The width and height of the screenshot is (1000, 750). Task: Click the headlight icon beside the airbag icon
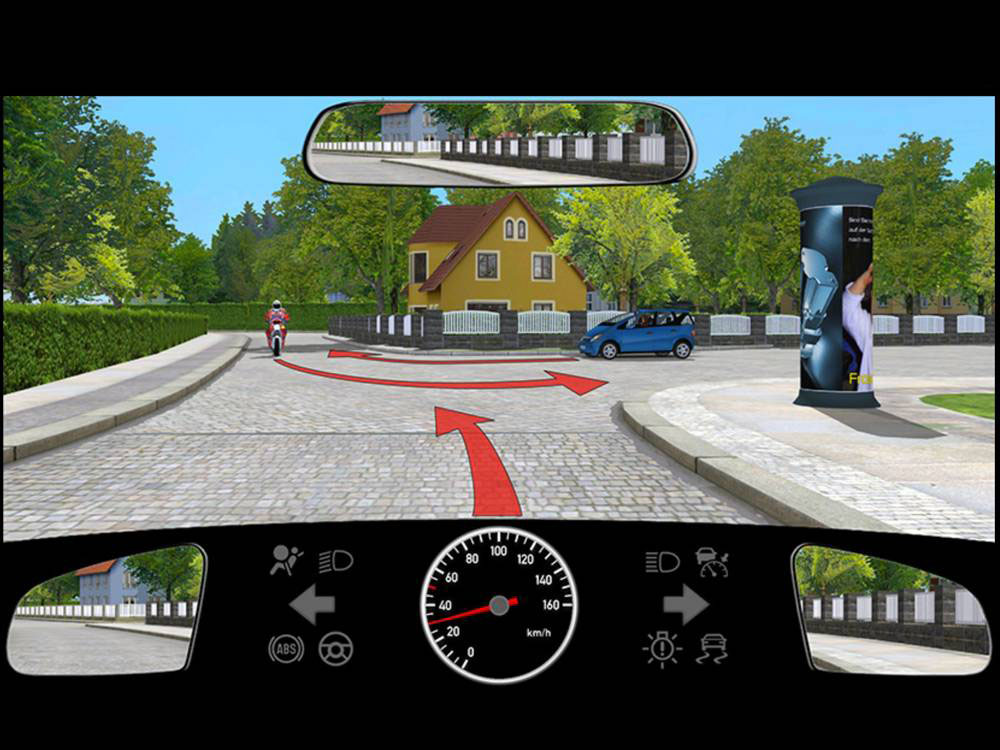pos(336,562)
